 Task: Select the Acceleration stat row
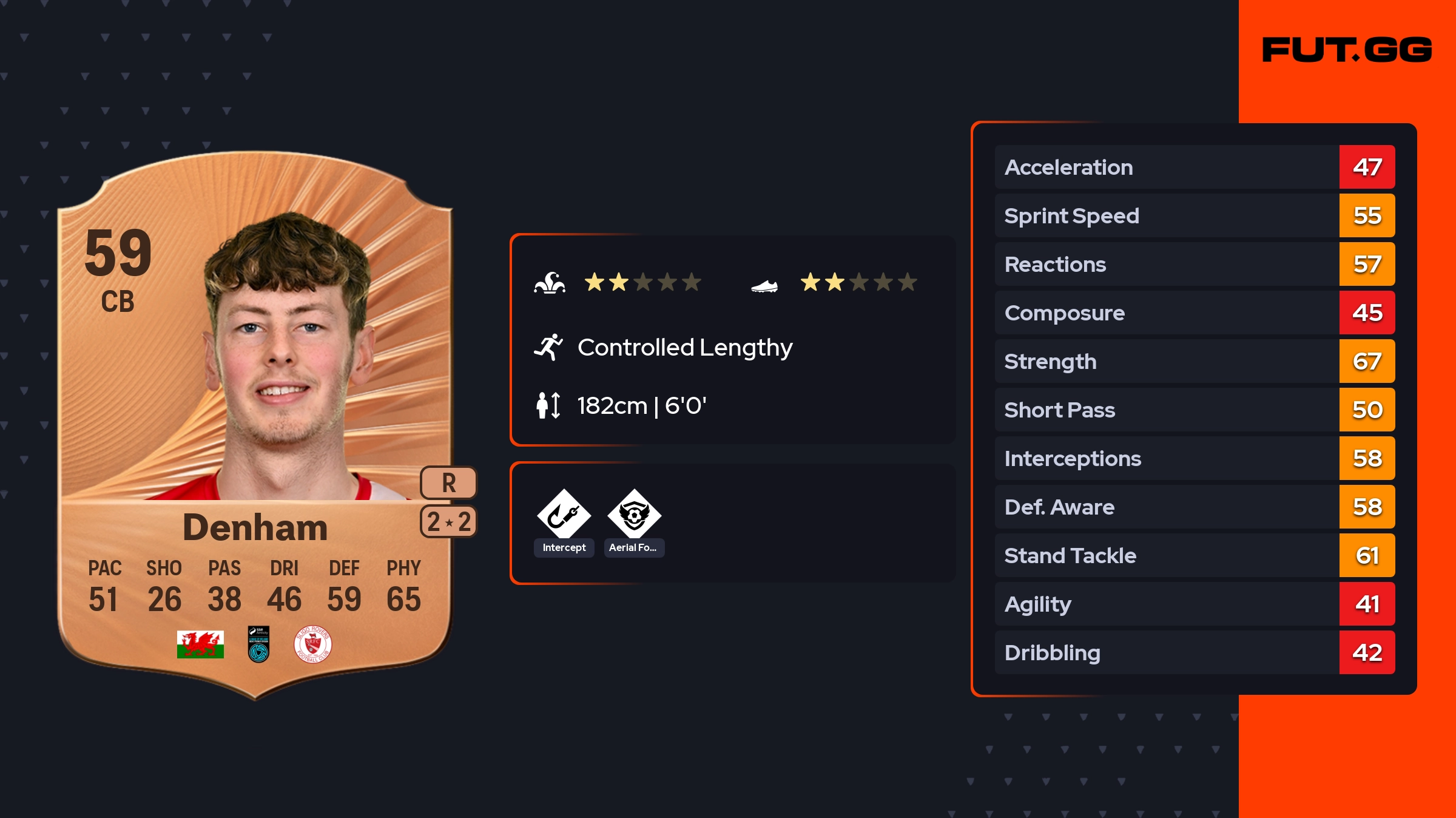pos(1194,167)
